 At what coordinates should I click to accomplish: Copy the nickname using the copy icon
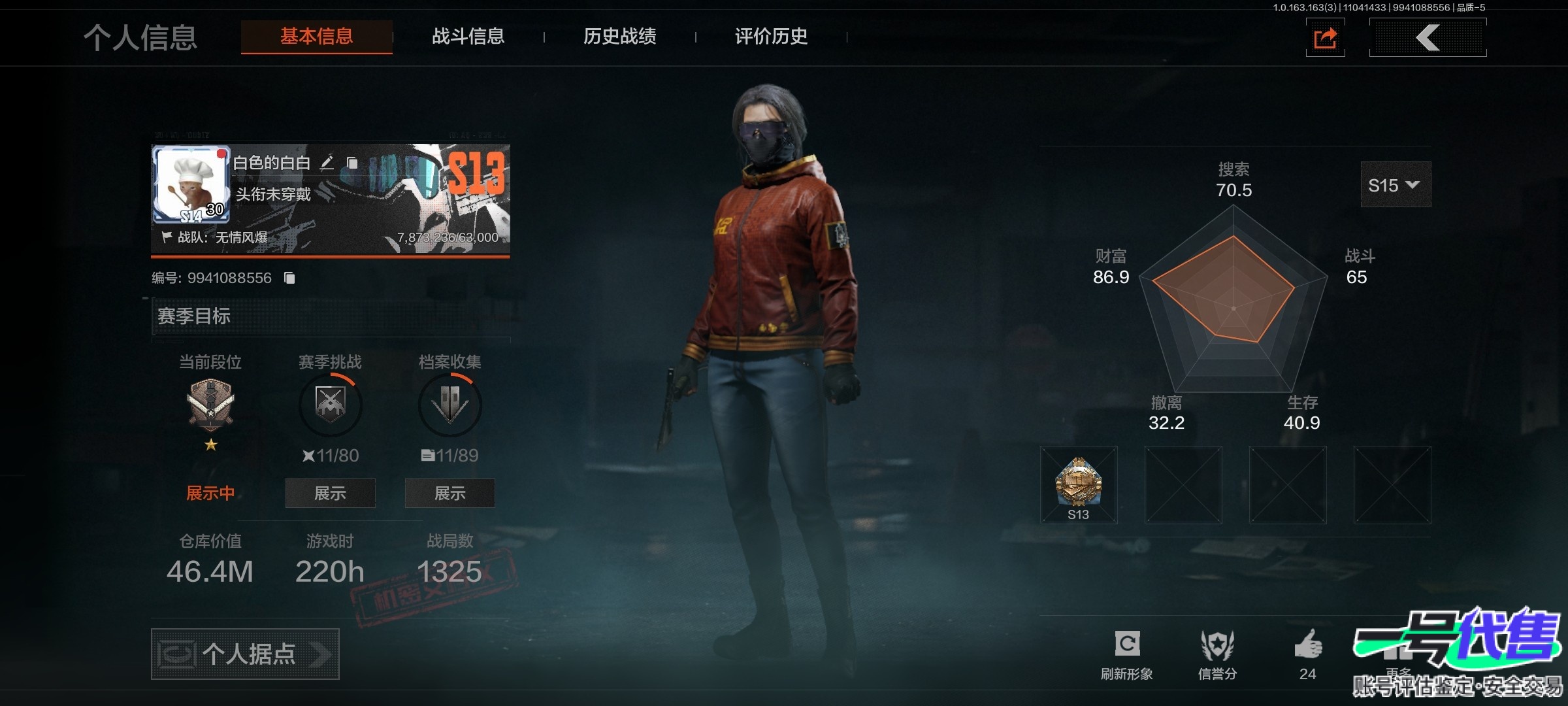(x=352, y=163)
